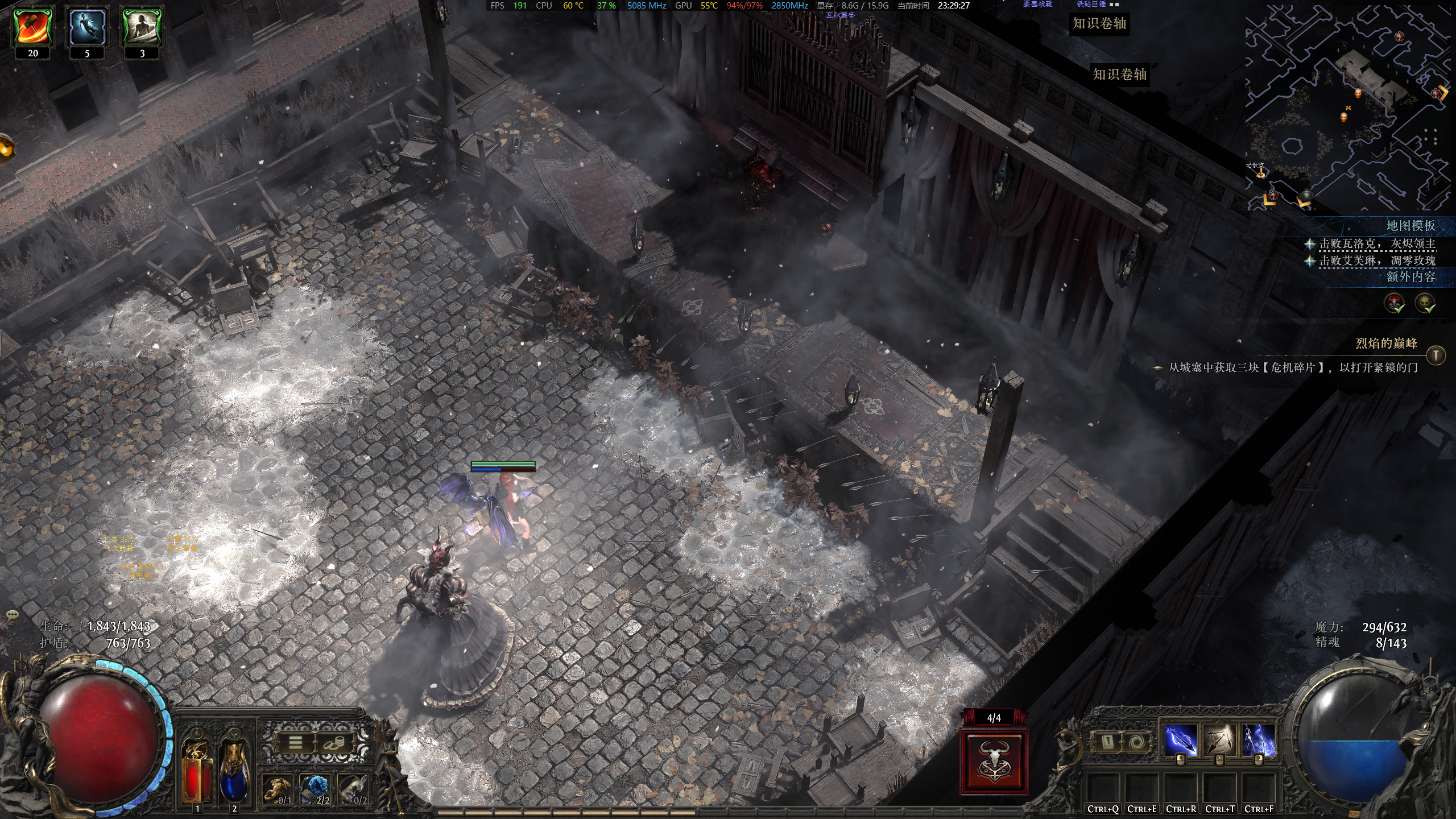The image size is (1456, 819).
Task: Open the book panel button
Action: (x=1108, y=742)
